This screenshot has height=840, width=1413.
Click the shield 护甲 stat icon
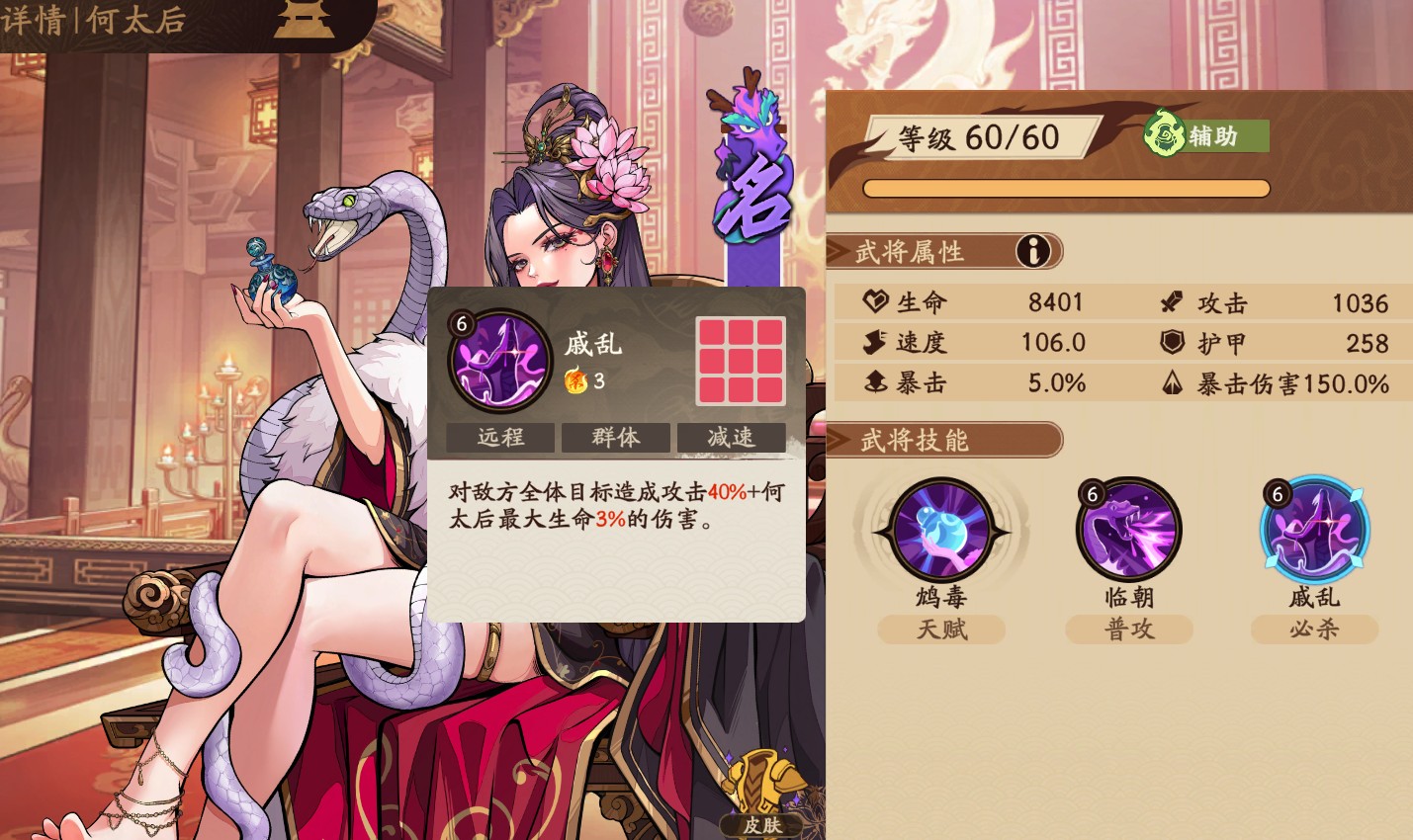click(1172, 342)
